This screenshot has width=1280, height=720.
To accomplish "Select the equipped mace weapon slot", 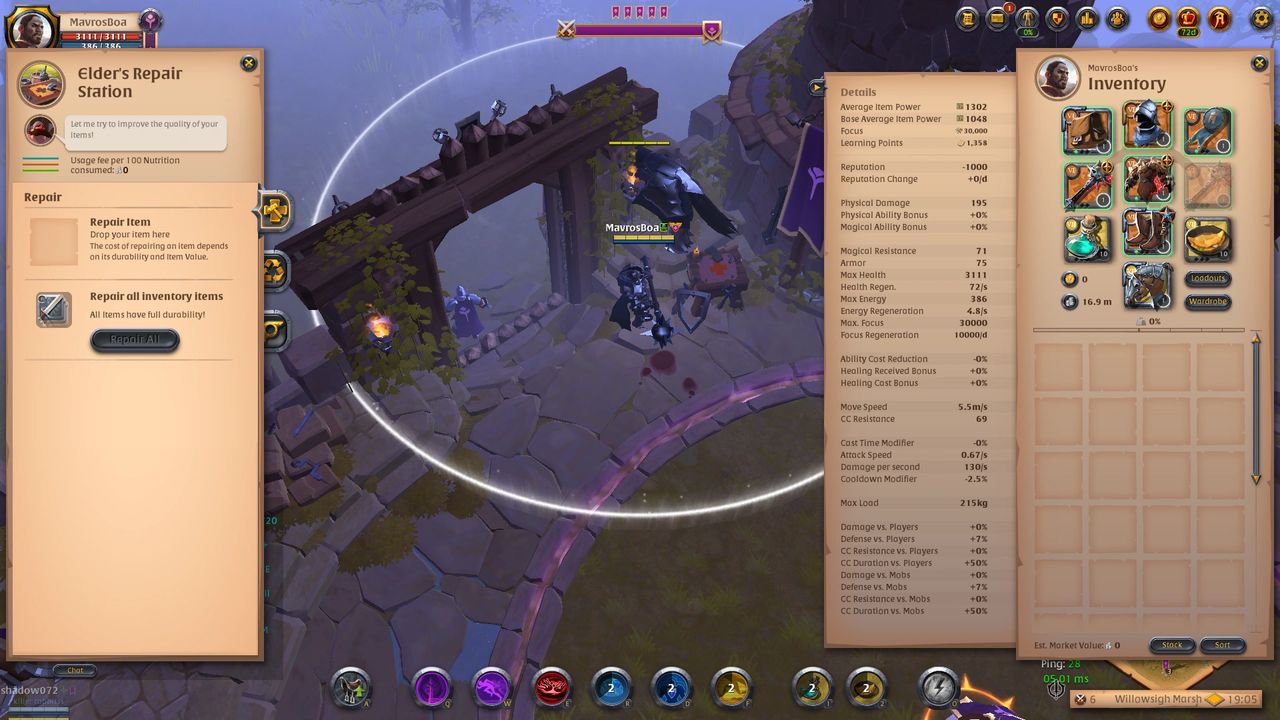I will pos(1087,184).
